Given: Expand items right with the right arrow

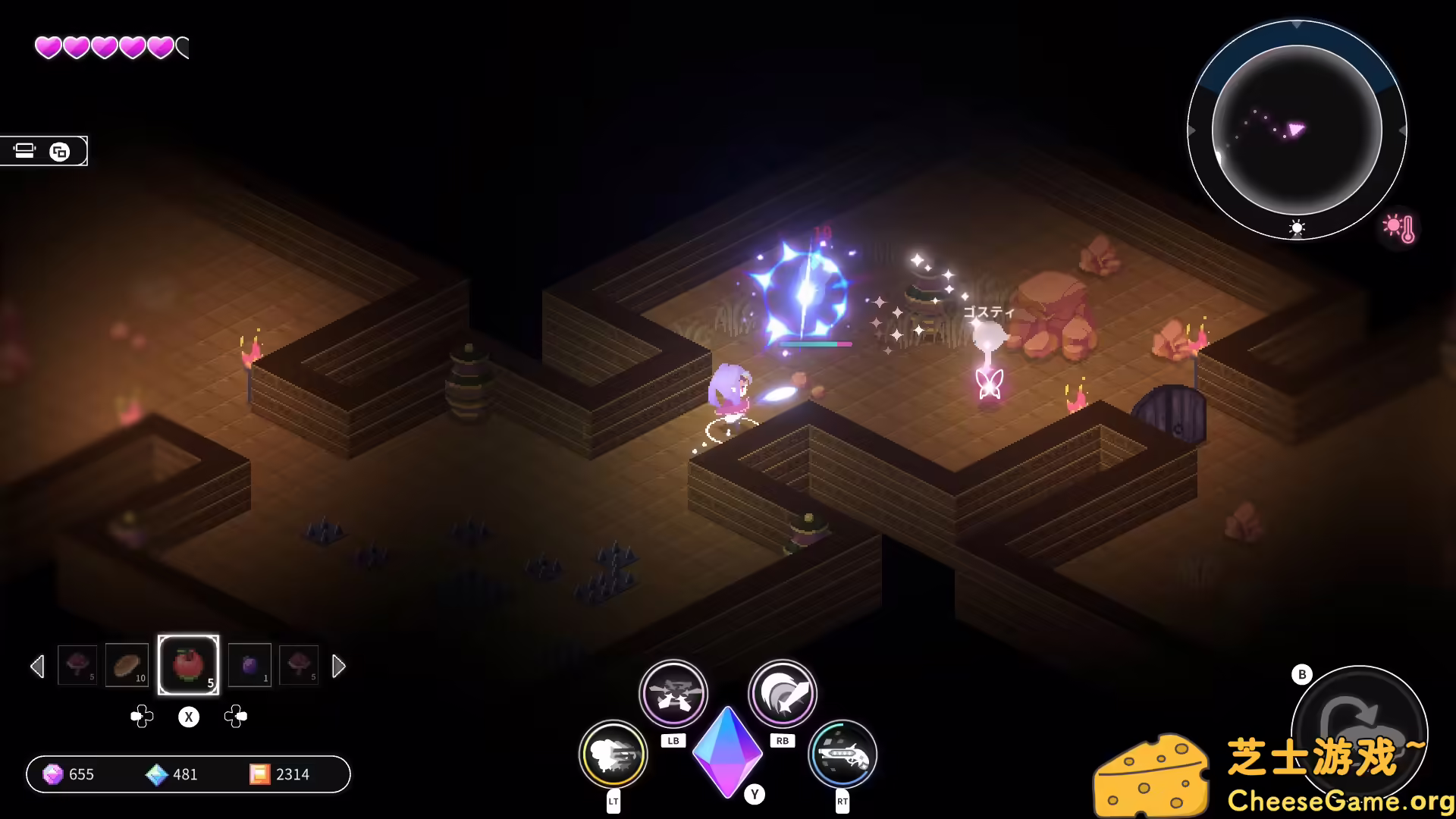Looking at the screenshot, I should [339, 666].
